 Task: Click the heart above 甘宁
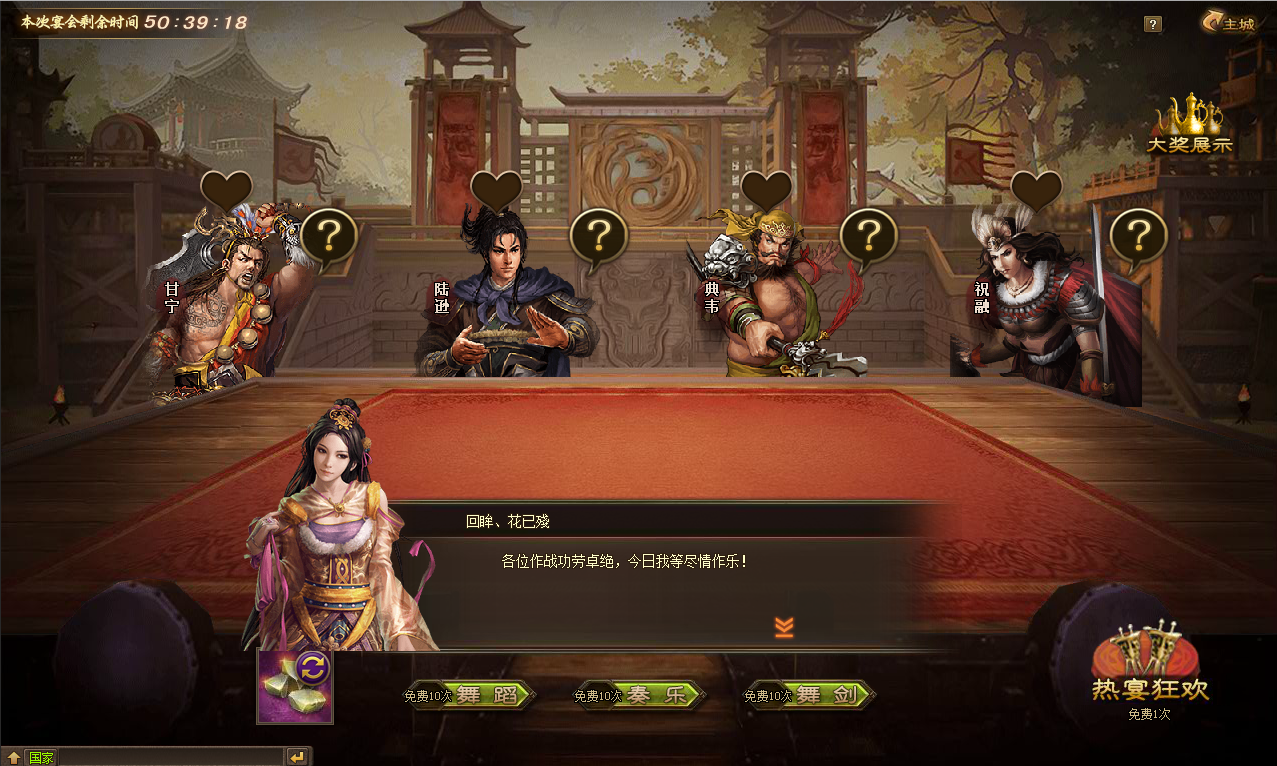pos(227,190)
